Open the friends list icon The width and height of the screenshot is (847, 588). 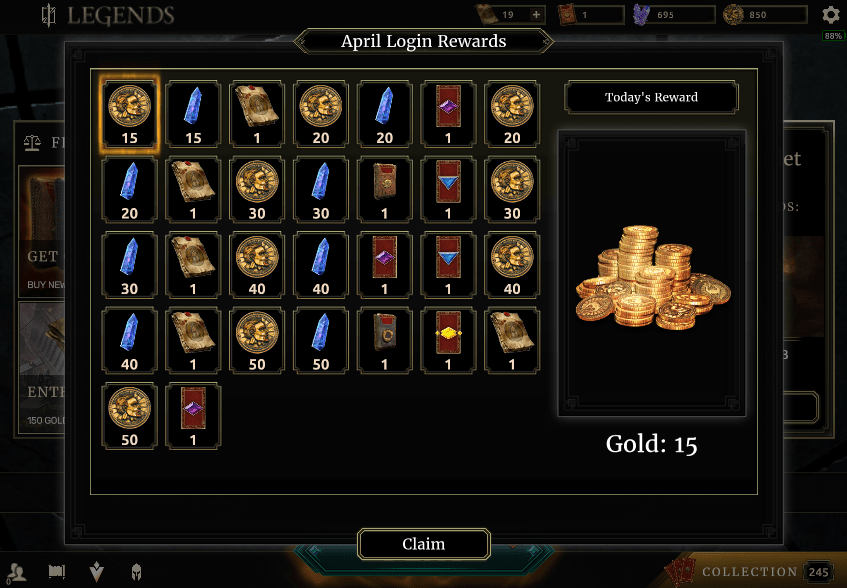click(16, 572)
